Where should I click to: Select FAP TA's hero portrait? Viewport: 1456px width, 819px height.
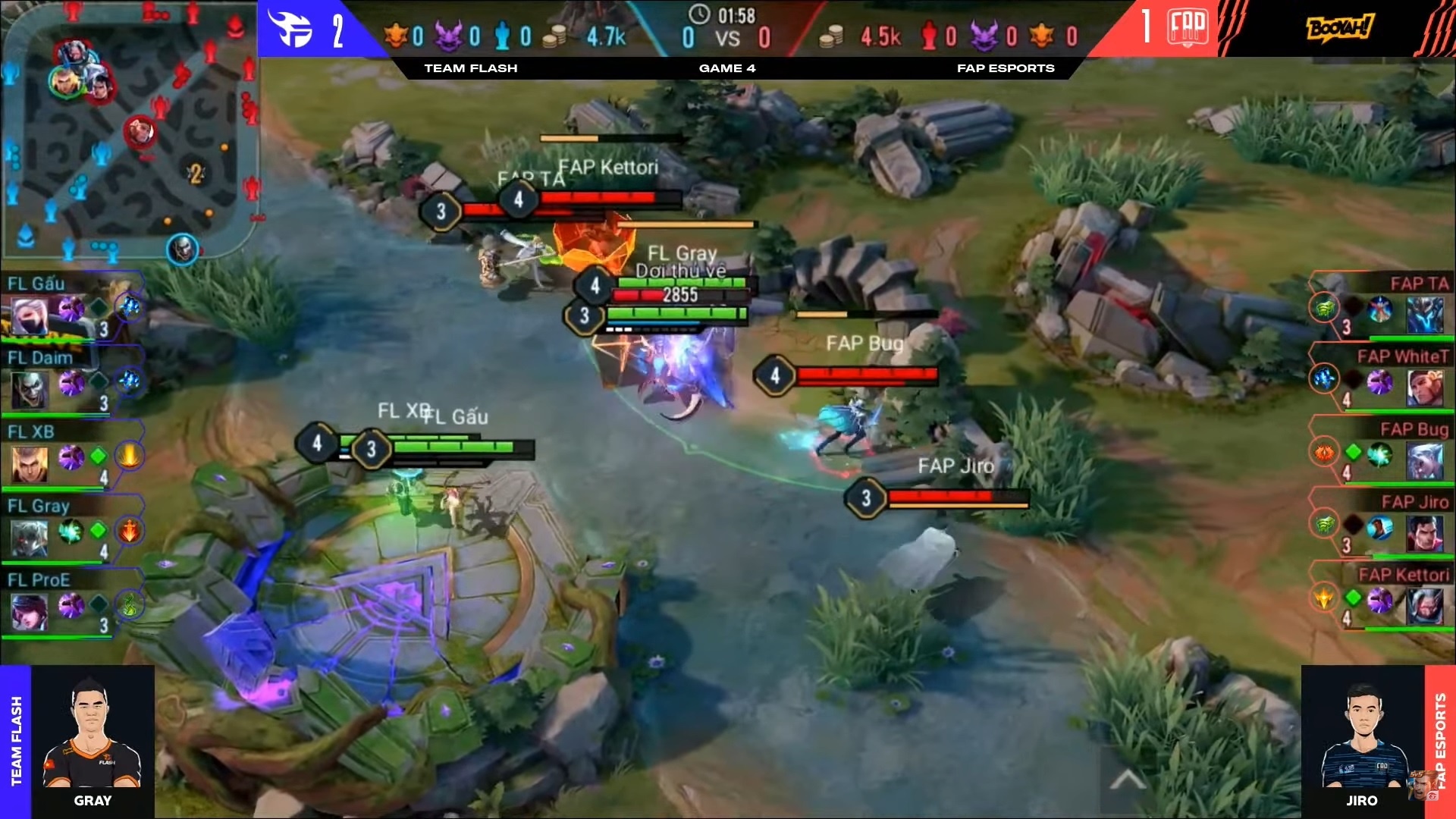1424,314
